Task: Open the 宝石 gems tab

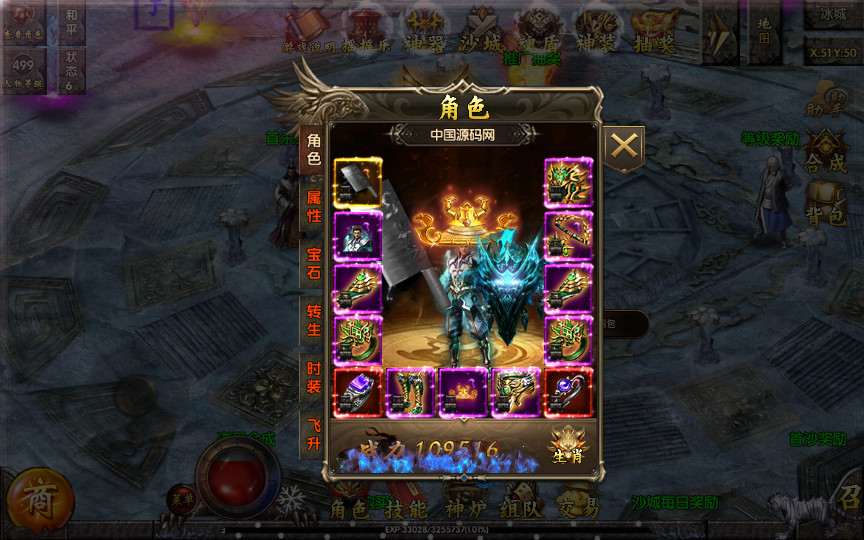Action: point(313,263)
